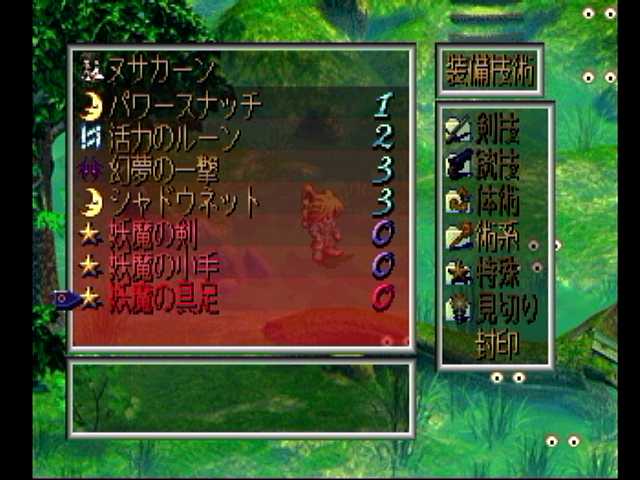Screen dimensions: 640x480
Task: Choose the 活力のルーン rune skill
Action: (x=175, y=136)
